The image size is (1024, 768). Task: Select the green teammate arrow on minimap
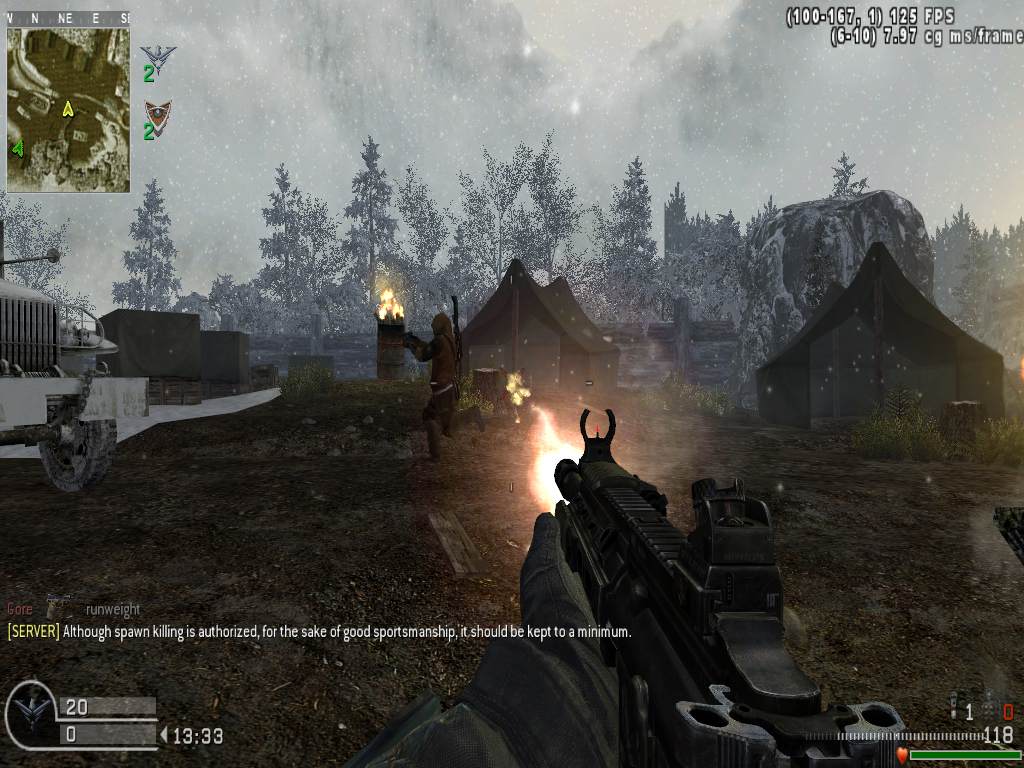(x=18, y=149)
